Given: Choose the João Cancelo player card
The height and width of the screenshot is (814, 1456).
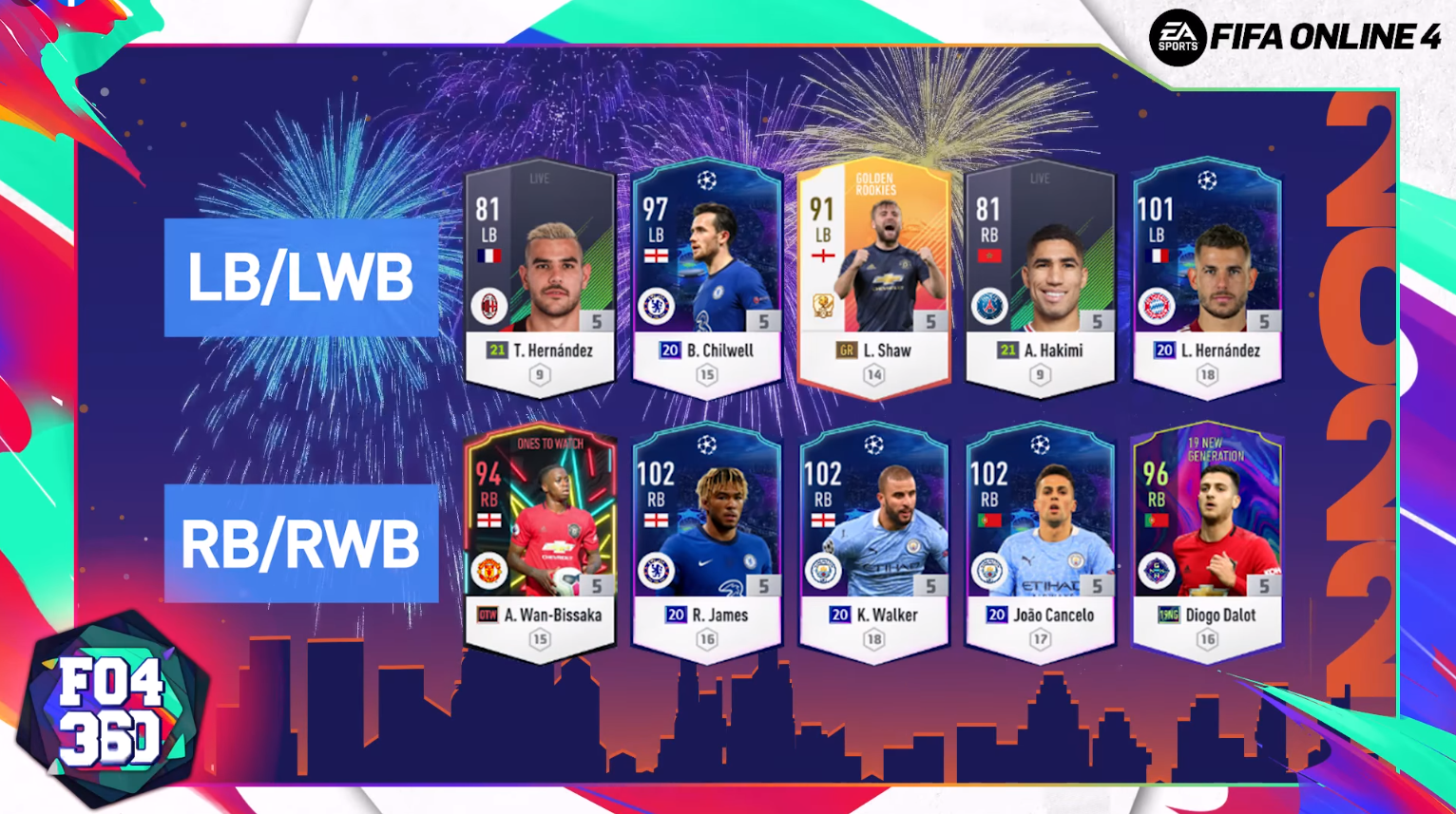Looking at the screenshot, I should (1040, 540).
